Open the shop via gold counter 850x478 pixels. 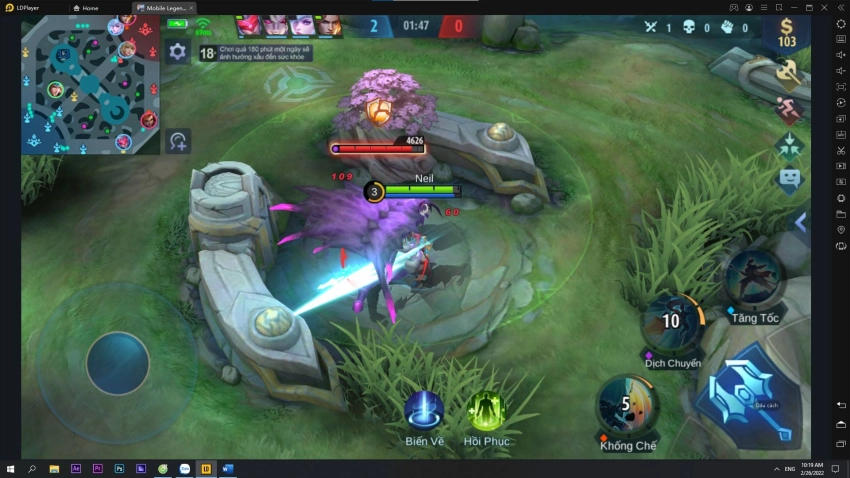pyautogui.click(x=787, y=34)
